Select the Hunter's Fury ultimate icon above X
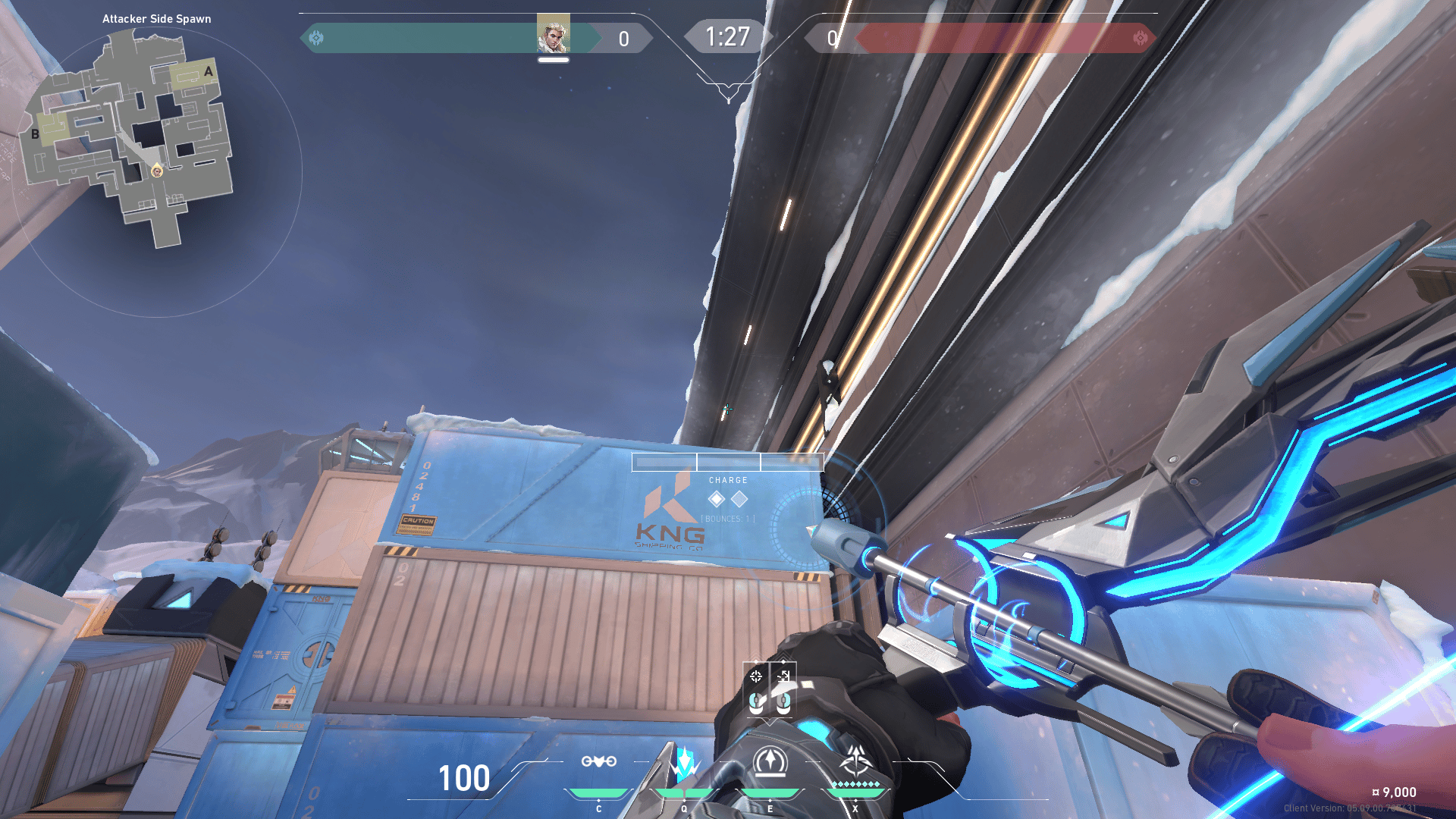The height and width of the screenshot is (819, 1456). point(855,761)
